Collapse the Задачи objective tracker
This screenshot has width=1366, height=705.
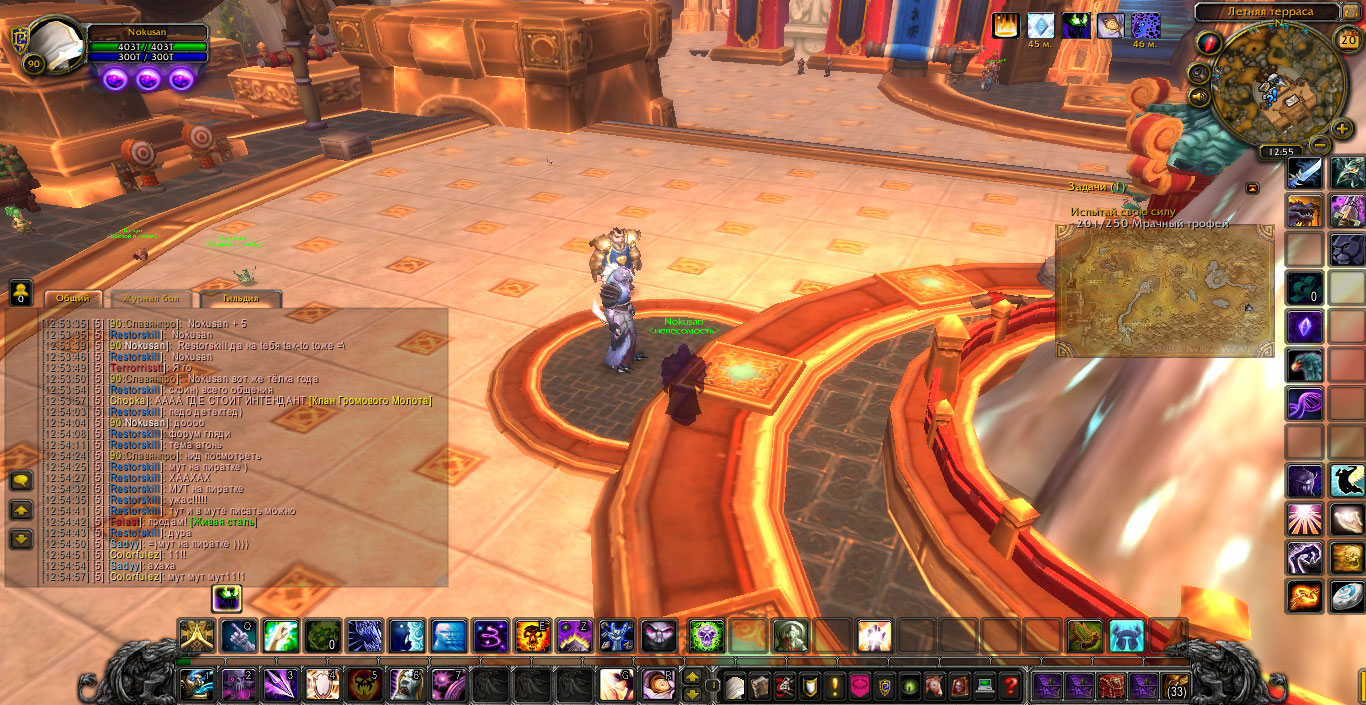click(x=1251, y=187)
